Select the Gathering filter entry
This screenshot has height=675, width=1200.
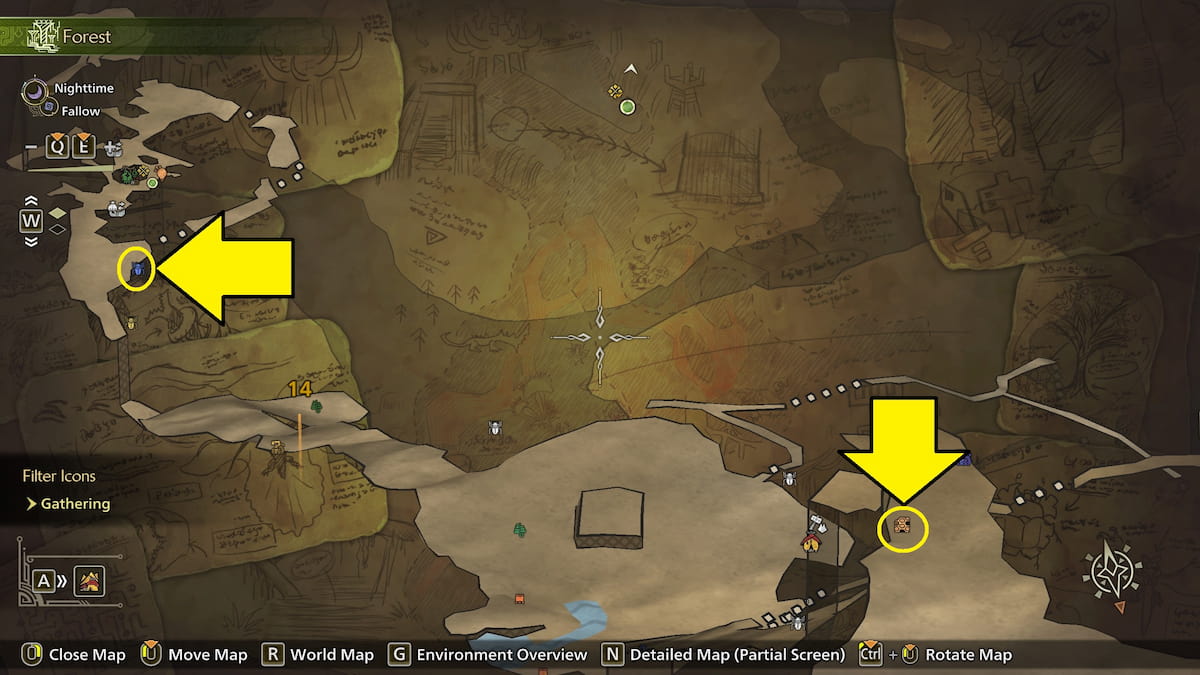coord(75,504)
